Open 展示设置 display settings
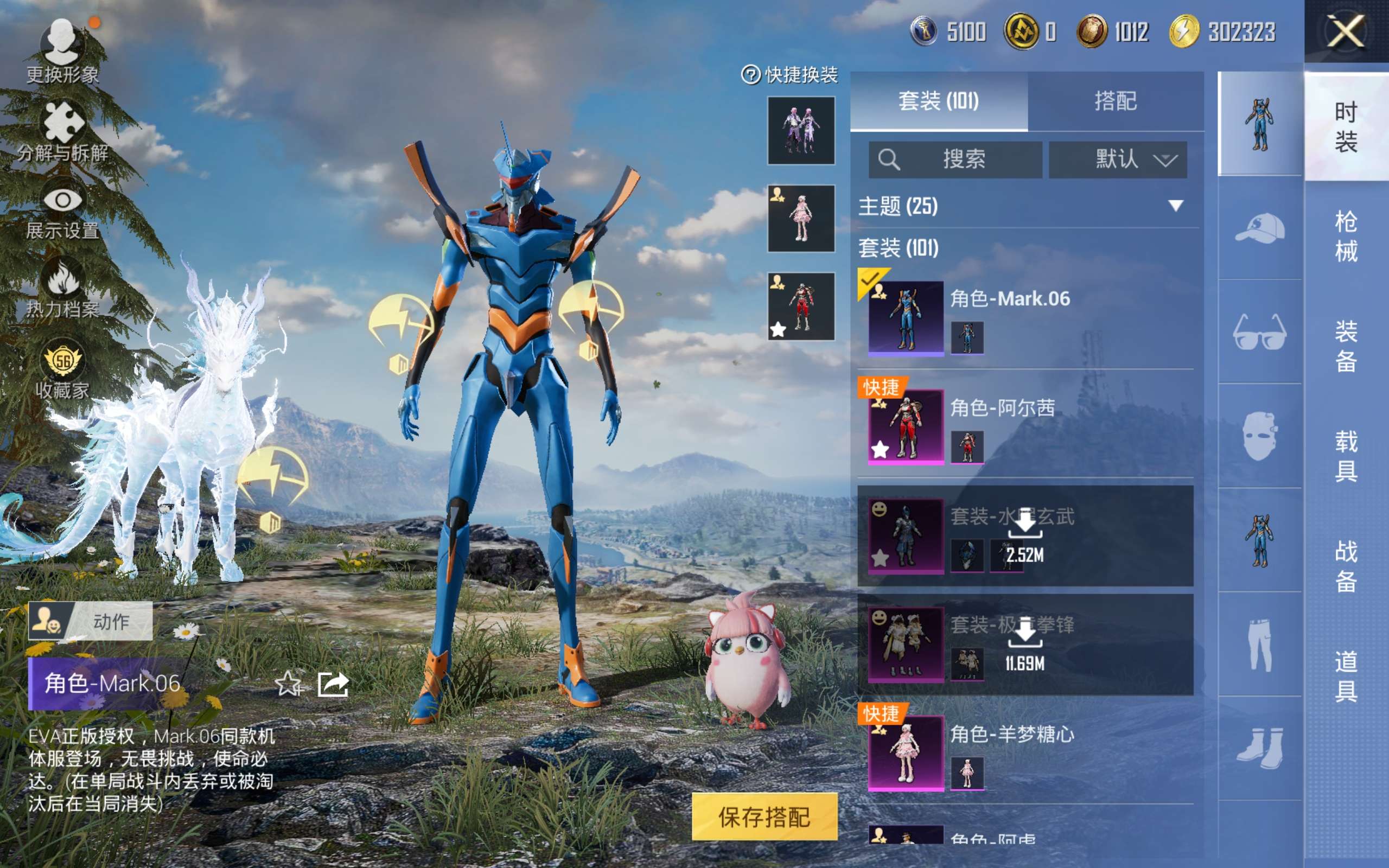 coord(62,209)
